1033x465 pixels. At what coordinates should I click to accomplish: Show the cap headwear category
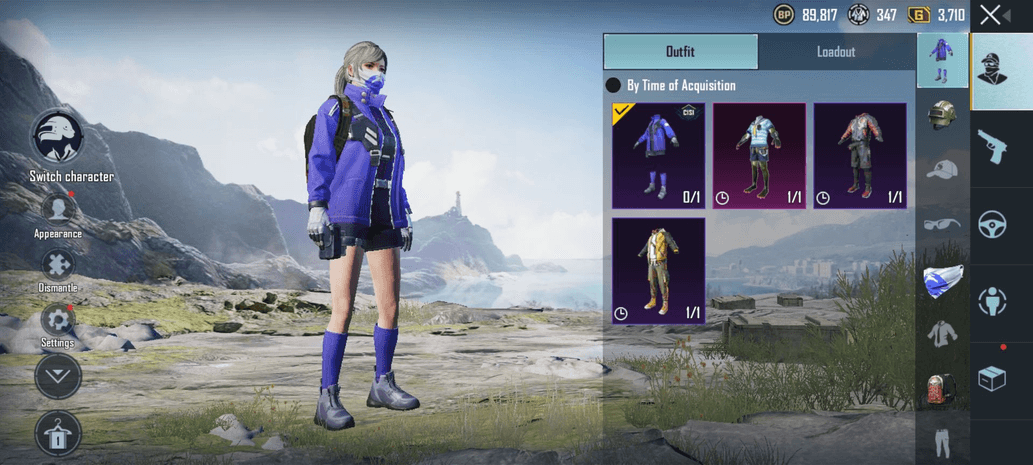point(942,170)
